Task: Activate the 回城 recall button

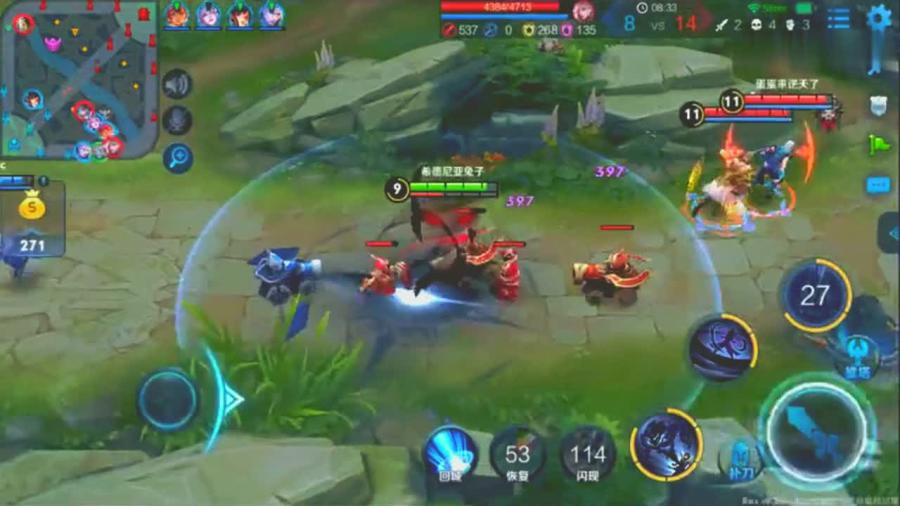Action: (x=449, y=454)
